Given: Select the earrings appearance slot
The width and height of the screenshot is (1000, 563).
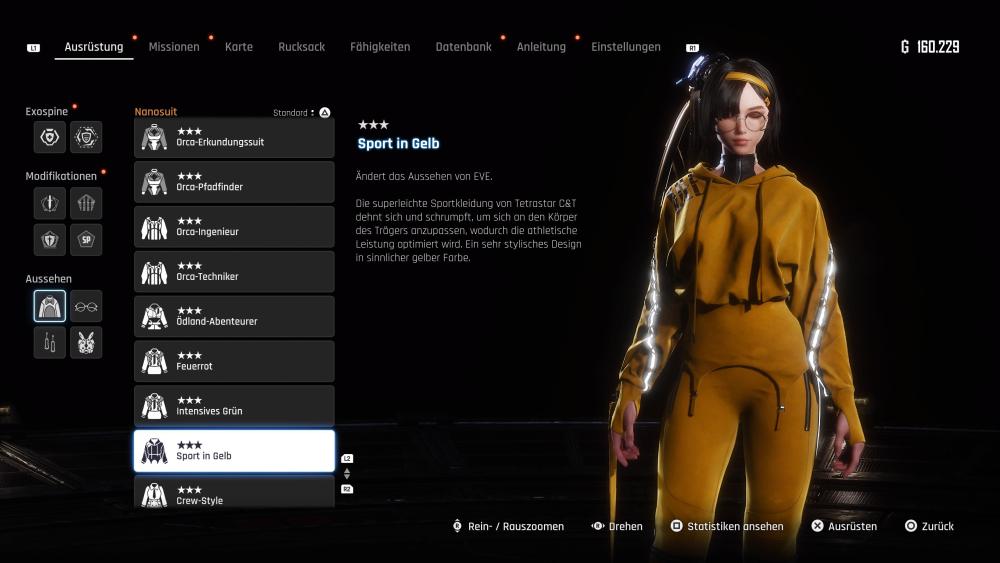Looking at the screenshot, I should tap(50, 342).
